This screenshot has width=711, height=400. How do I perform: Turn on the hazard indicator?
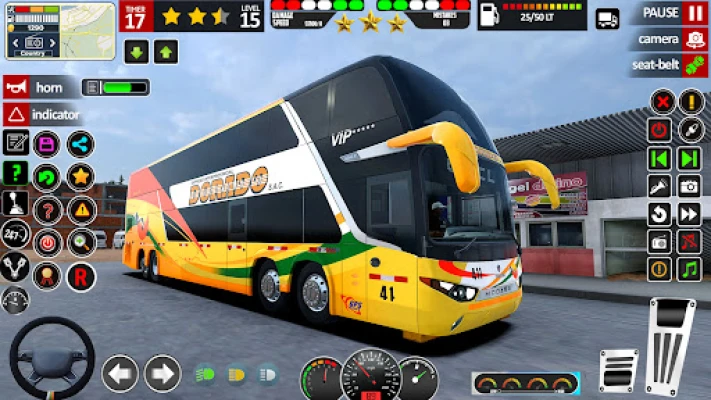pos(40,114)
